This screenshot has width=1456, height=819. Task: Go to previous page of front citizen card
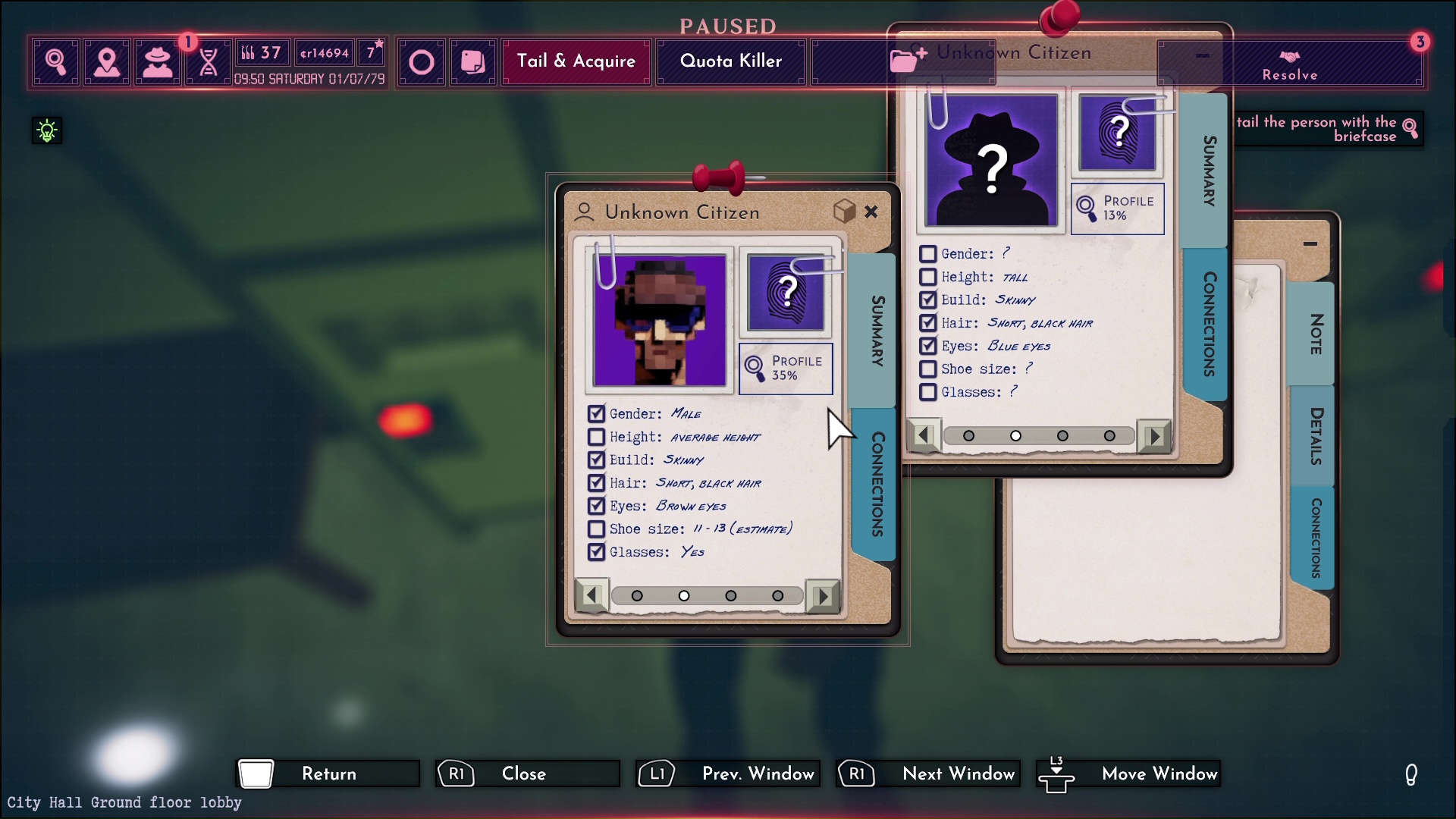point(591,596)
